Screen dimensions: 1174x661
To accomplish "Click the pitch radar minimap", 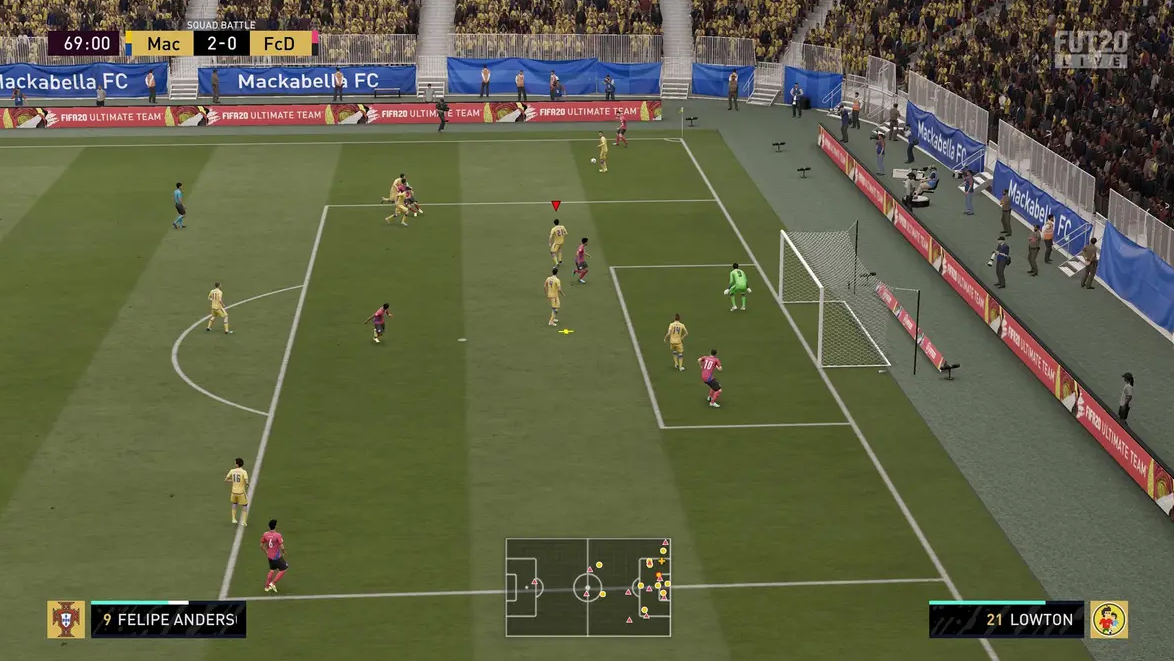I will pyautogui.click(x=587, y=587).
